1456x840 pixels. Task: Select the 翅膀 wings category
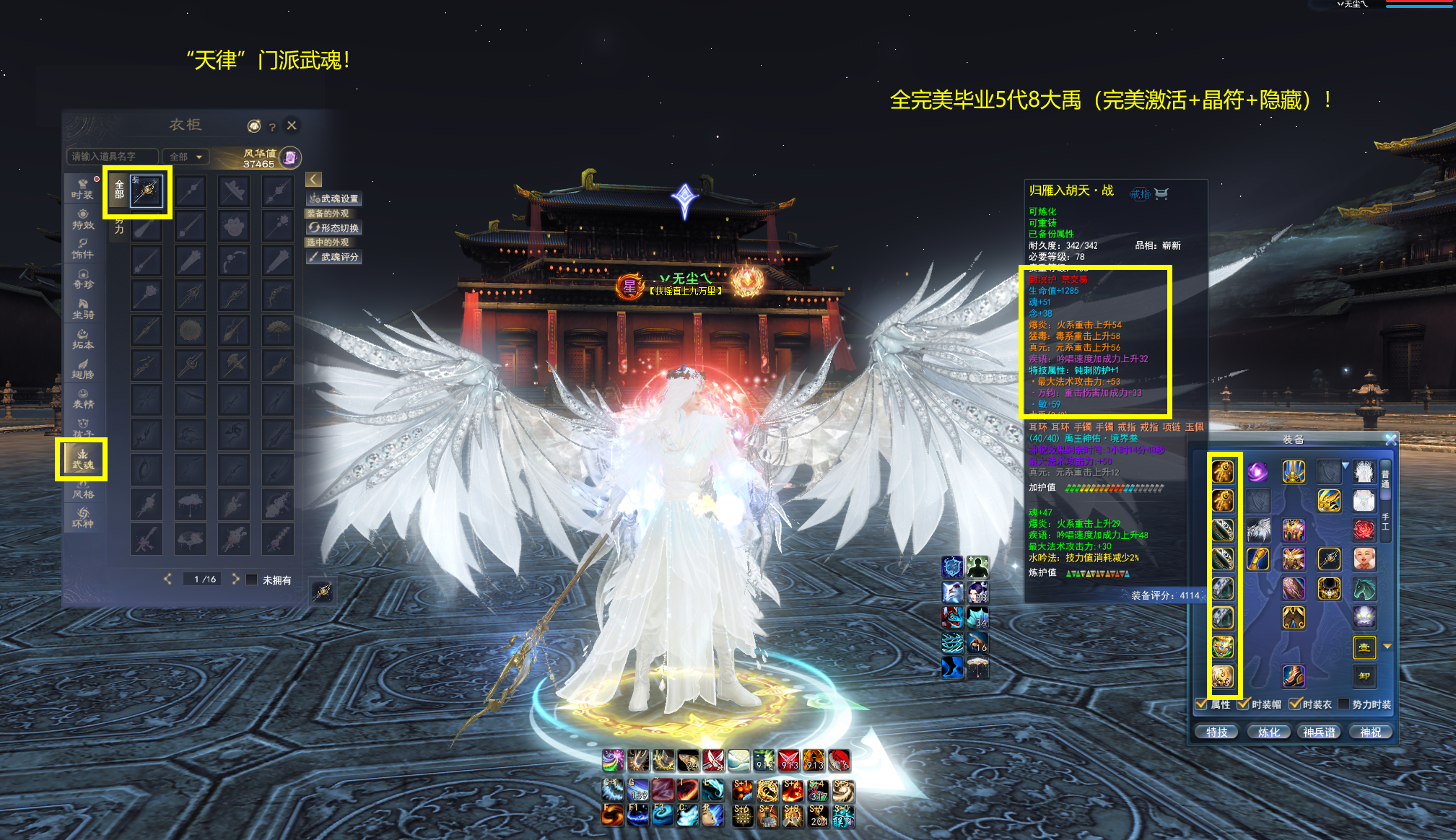pyautogui.click(x=82, y=369)
